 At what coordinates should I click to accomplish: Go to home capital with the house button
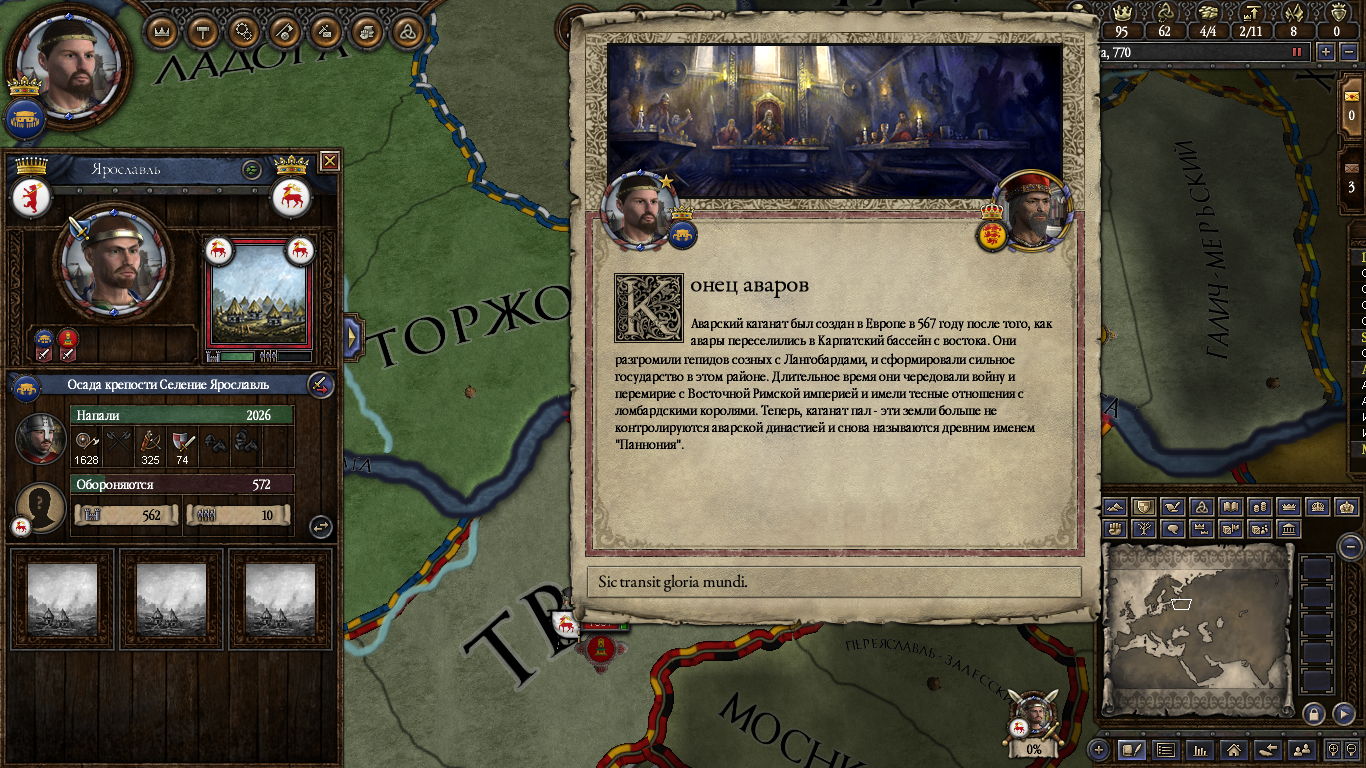[x=1234, y=749]
